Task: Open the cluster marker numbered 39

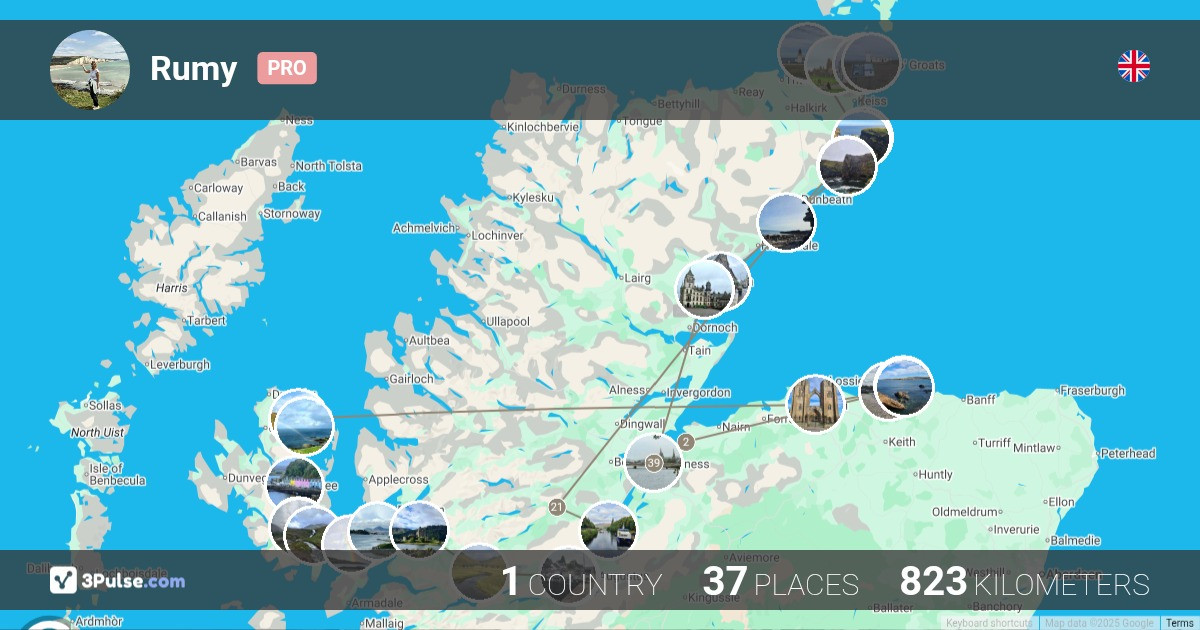Action: click(654, 463)
